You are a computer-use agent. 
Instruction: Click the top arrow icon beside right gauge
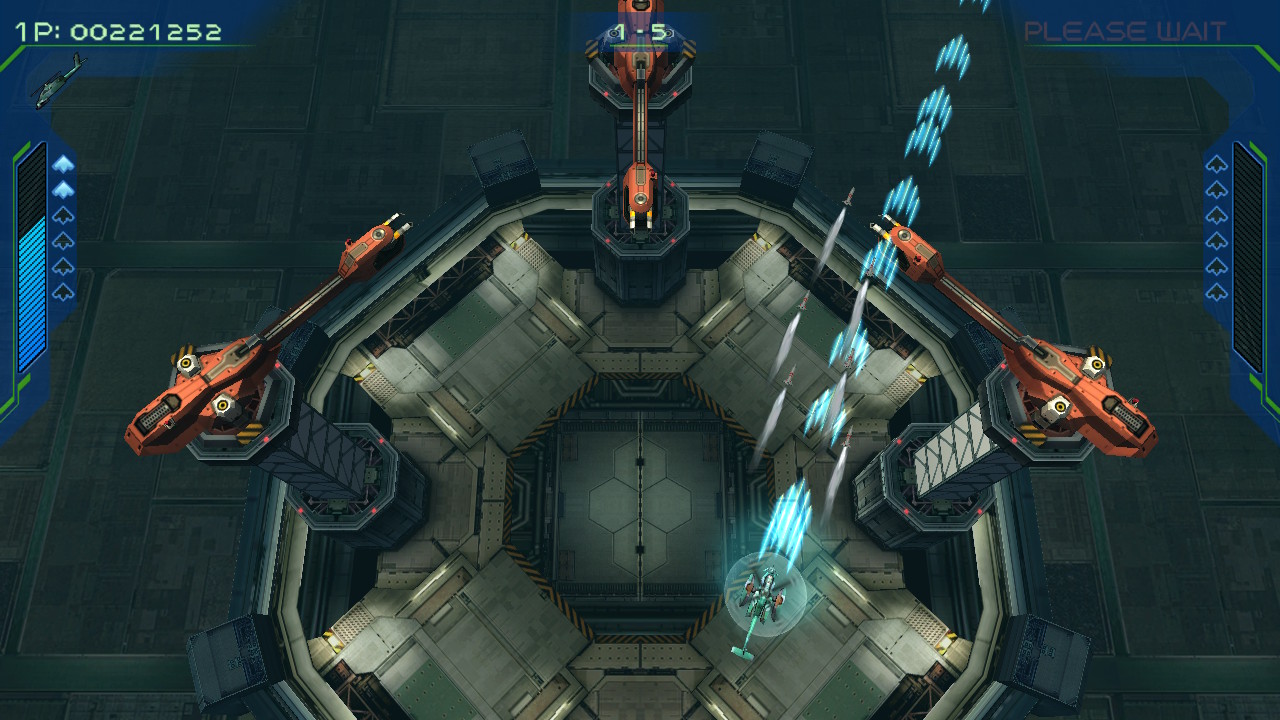tap(1215, 165)
